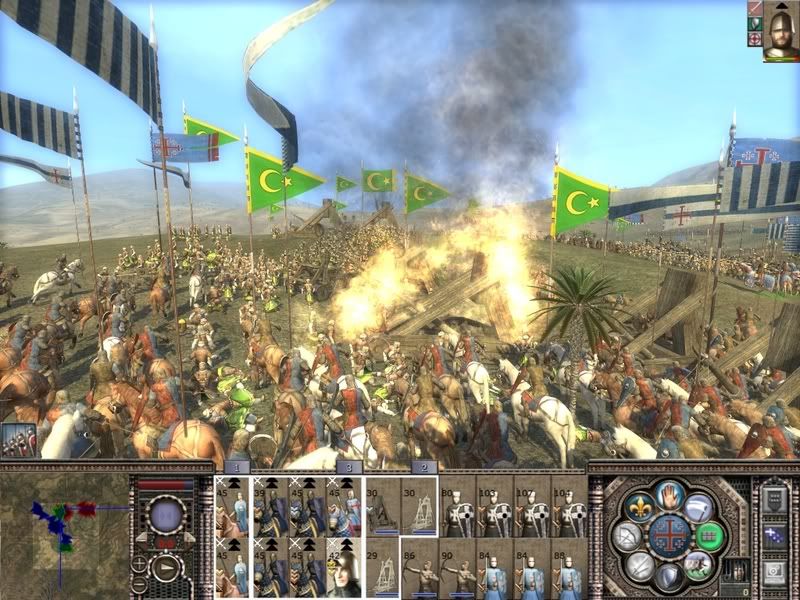Click the fleur-de-lis command button

(x=638, y=507)
